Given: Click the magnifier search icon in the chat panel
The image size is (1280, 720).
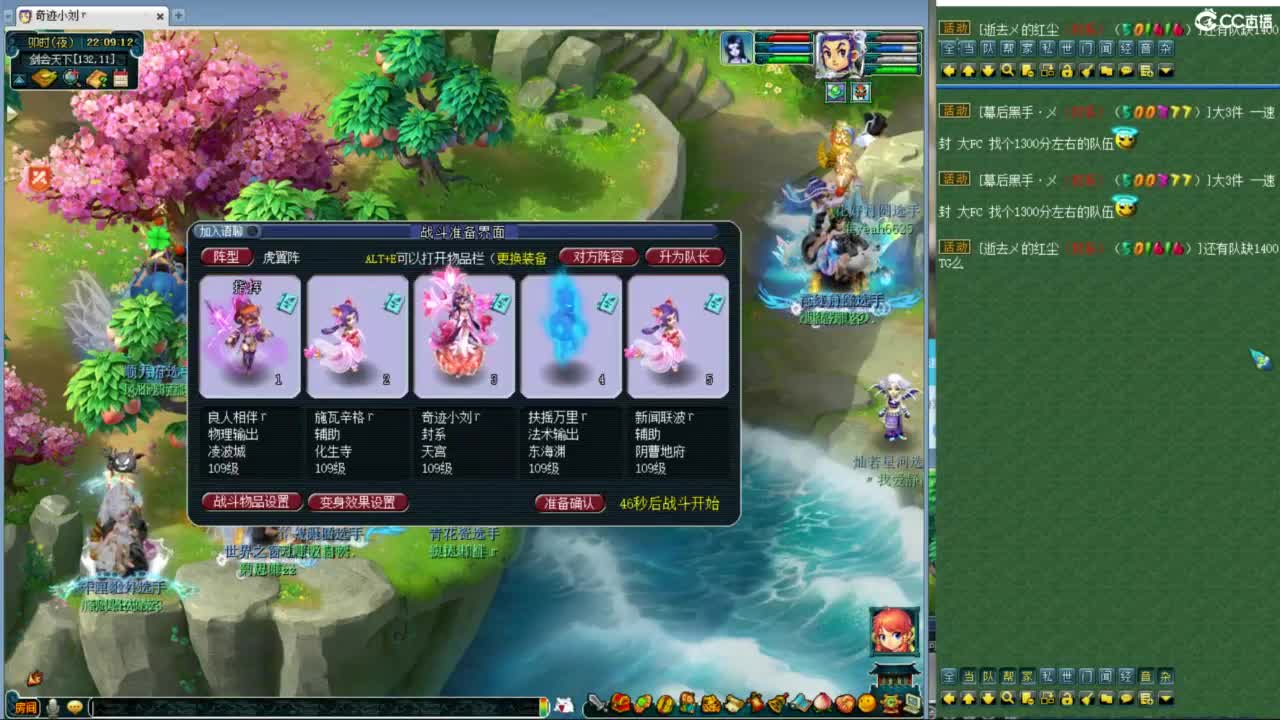Looking at the screenshot, I should pyautogui.click(x=1008, y=70).
